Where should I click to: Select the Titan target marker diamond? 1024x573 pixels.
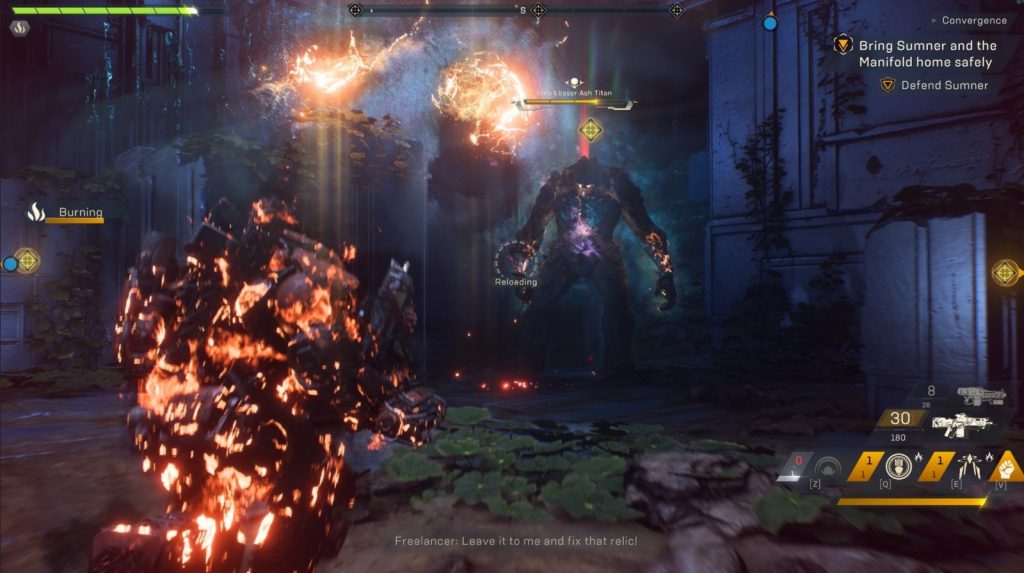pyautogui.click(x=591, y=129)
